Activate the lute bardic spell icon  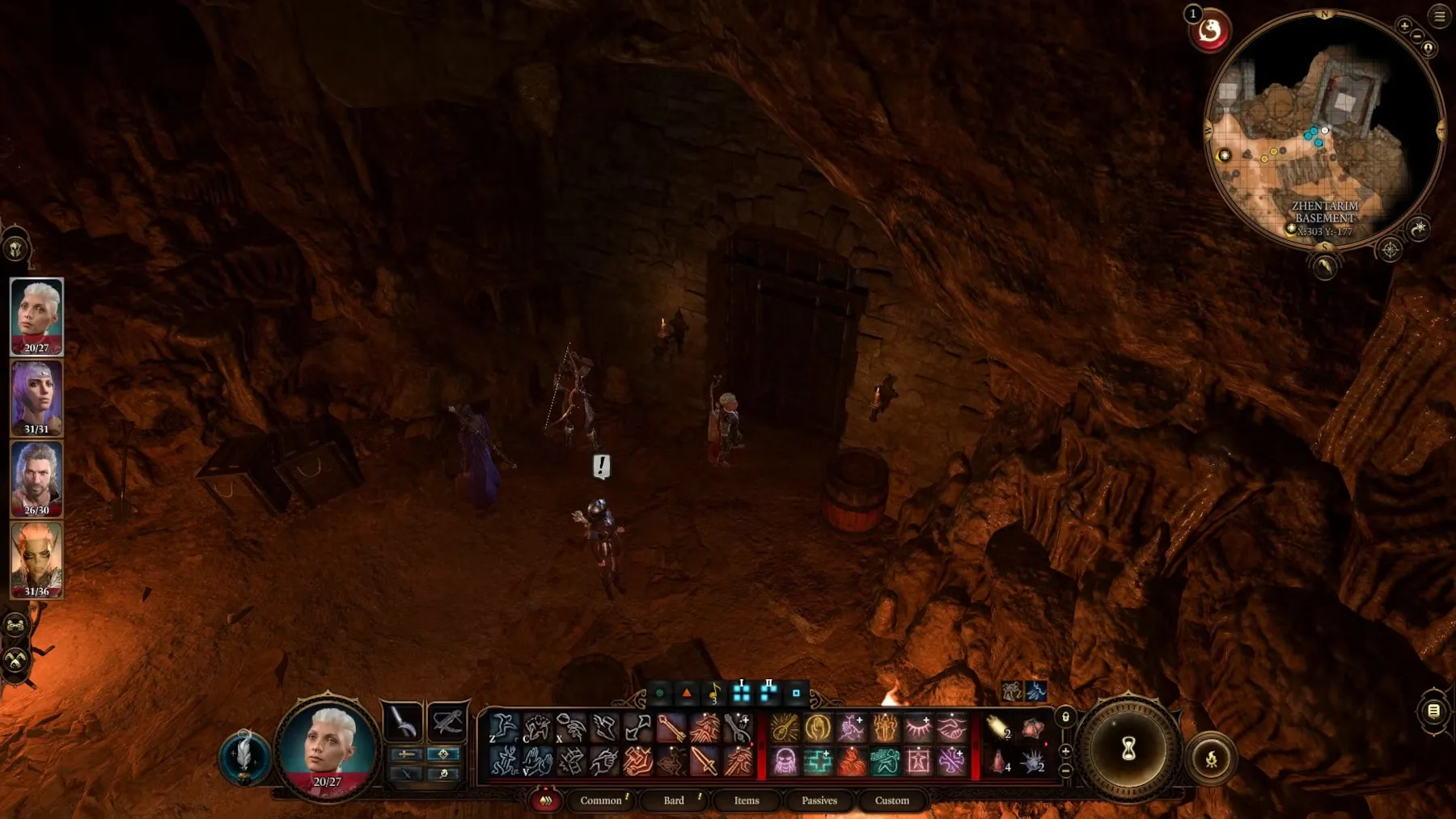point(784,728)
